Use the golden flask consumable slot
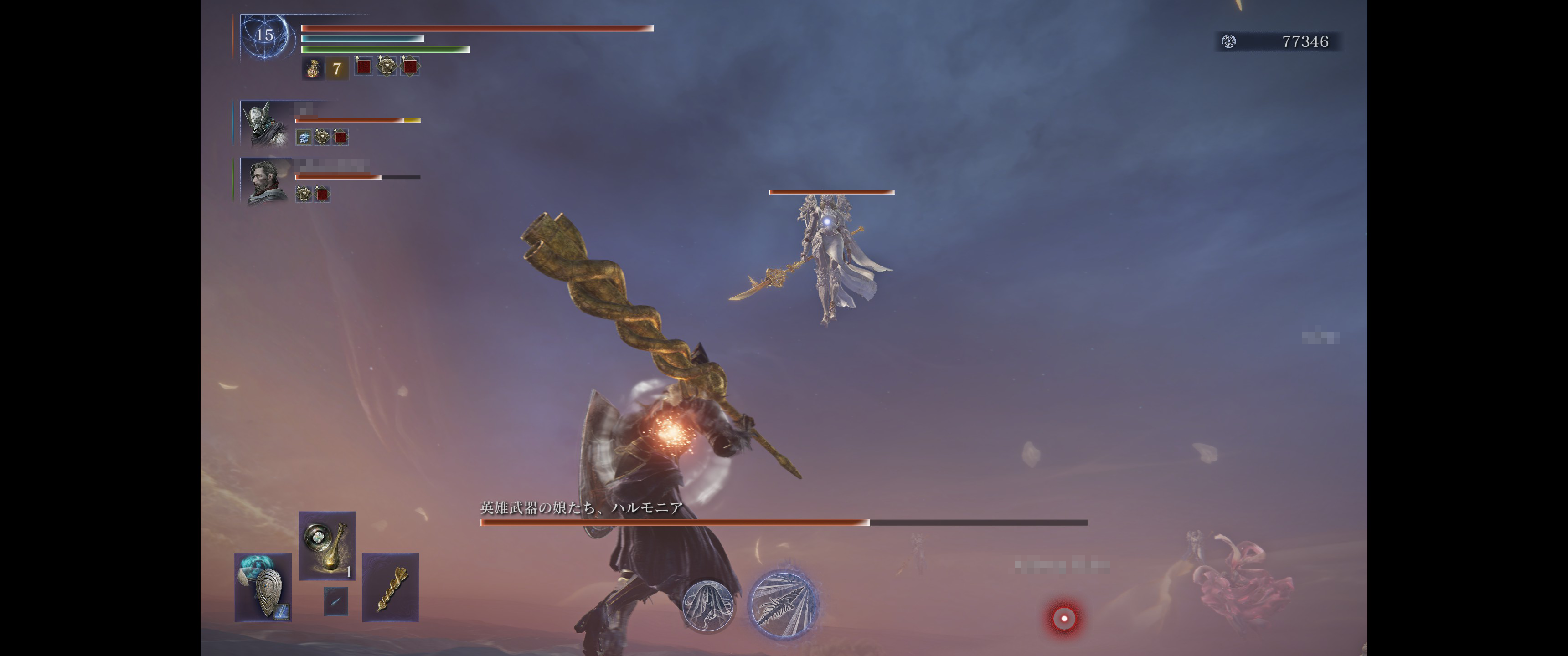1568x656 pixels. 327,546
